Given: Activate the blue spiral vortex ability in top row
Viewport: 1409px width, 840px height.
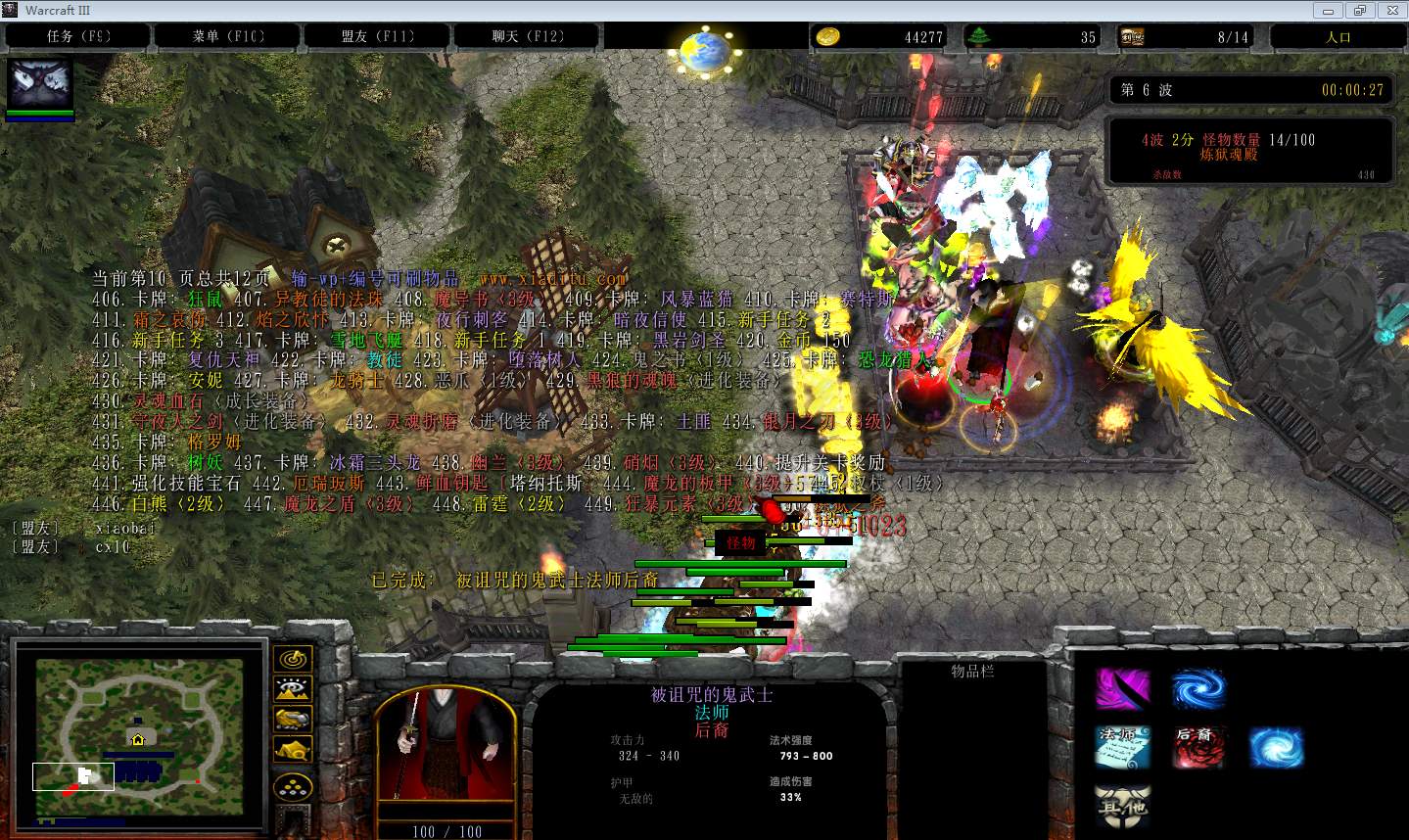Looking at the screenshot, I should [x=1198, y=688].
